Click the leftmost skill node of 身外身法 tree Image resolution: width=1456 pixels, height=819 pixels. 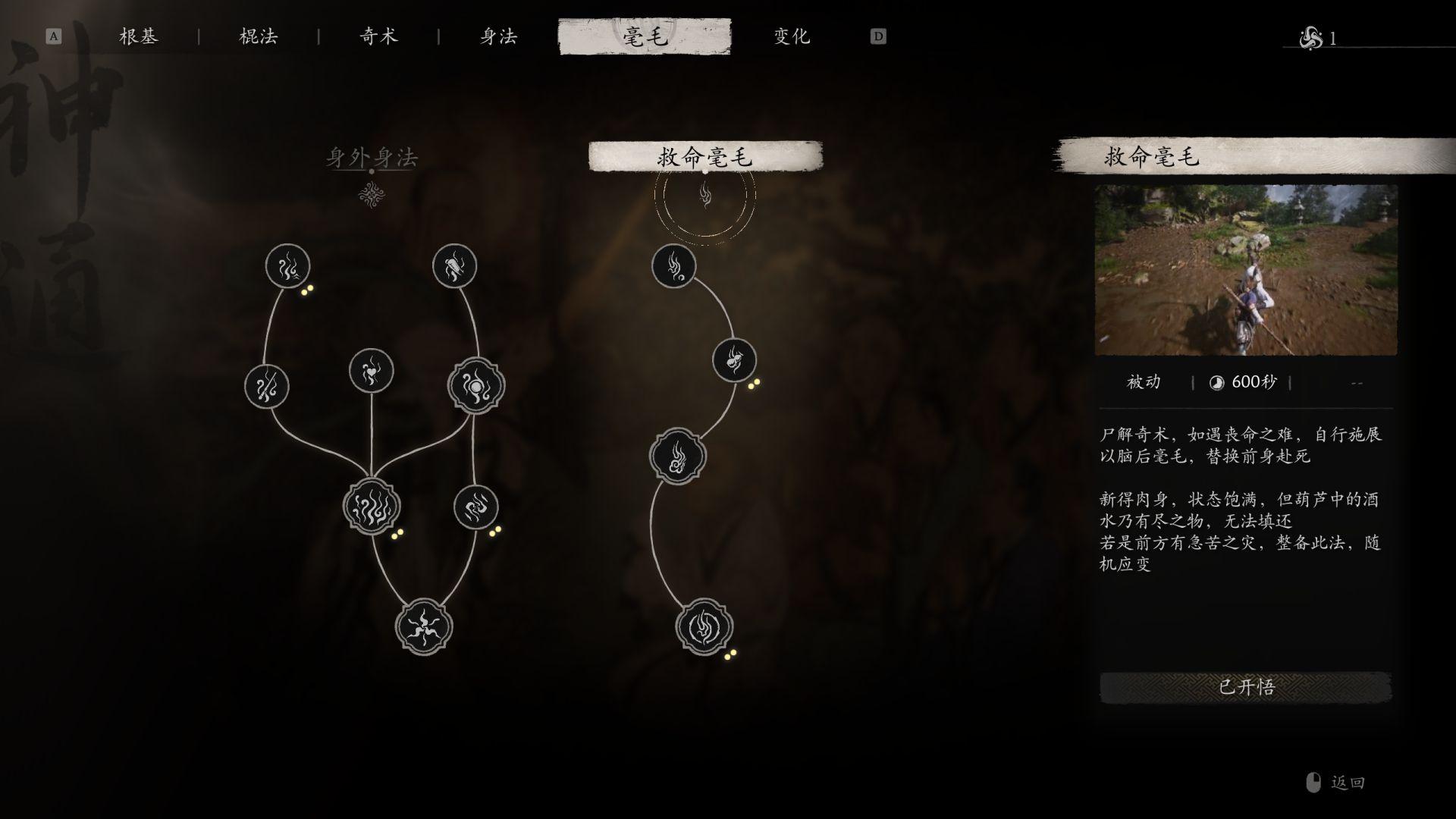[267, 387]
